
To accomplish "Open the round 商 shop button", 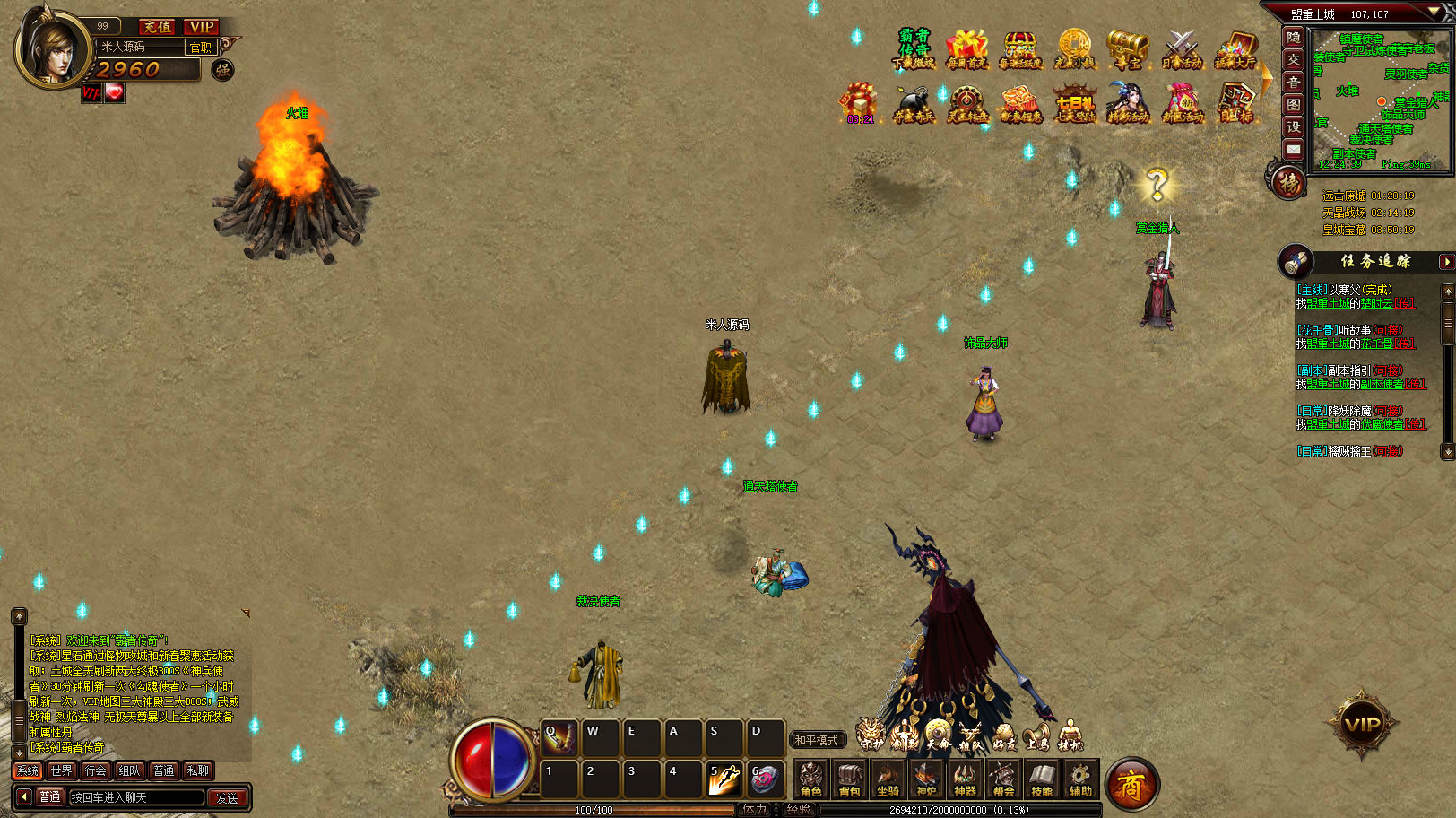I will pyautogui.click(x=1131, y=786).
